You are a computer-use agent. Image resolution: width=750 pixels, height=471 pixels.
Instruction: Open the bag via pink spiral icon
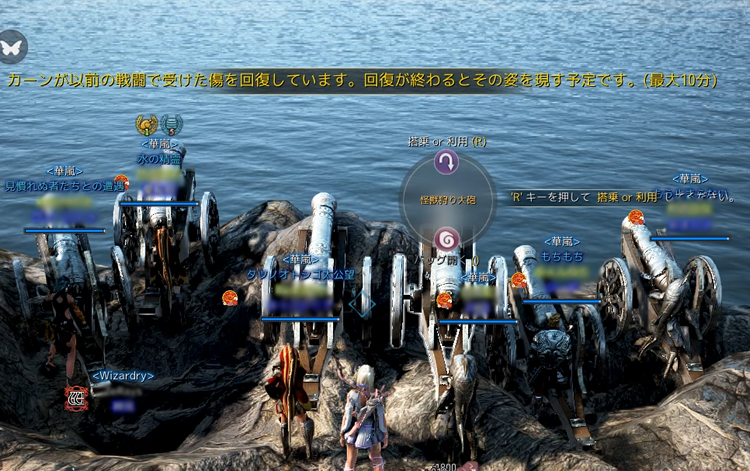(x=446, y=239)
